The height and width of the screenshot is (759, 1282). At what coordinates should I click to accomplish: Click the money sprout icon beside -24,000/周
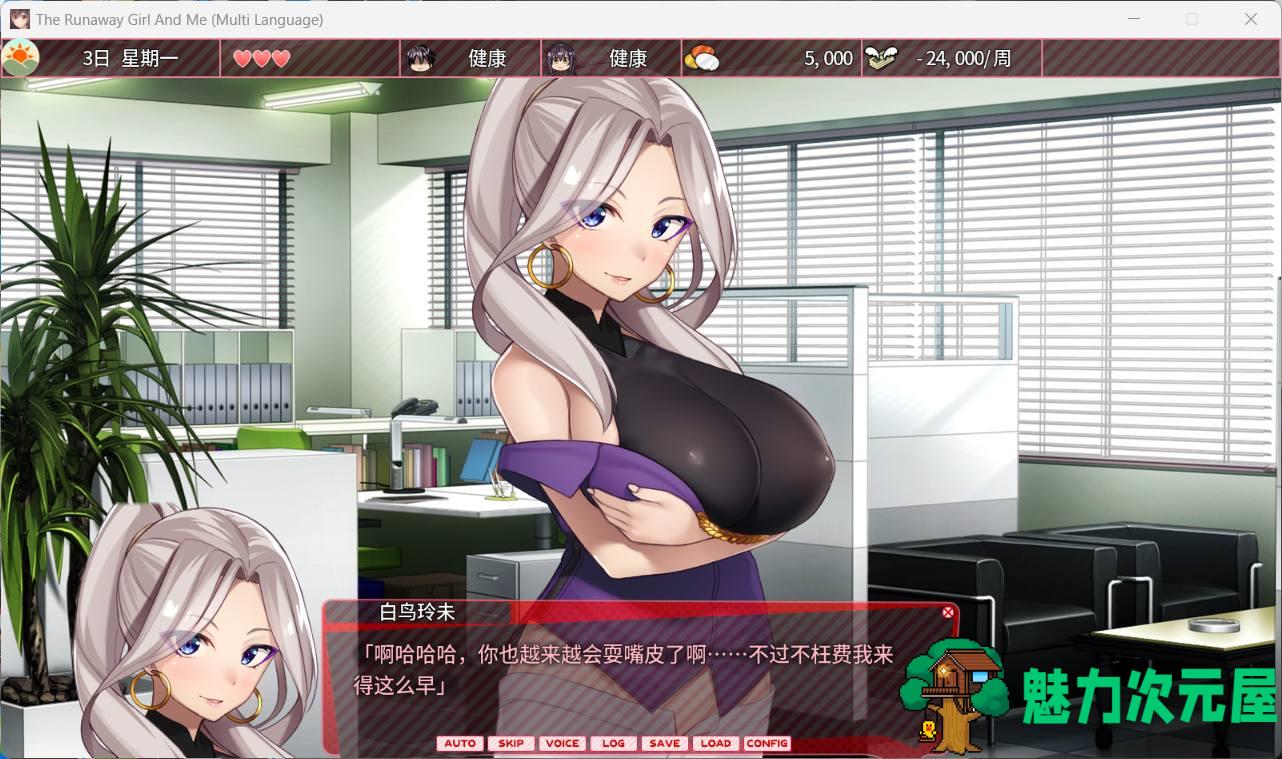(882, 58)
